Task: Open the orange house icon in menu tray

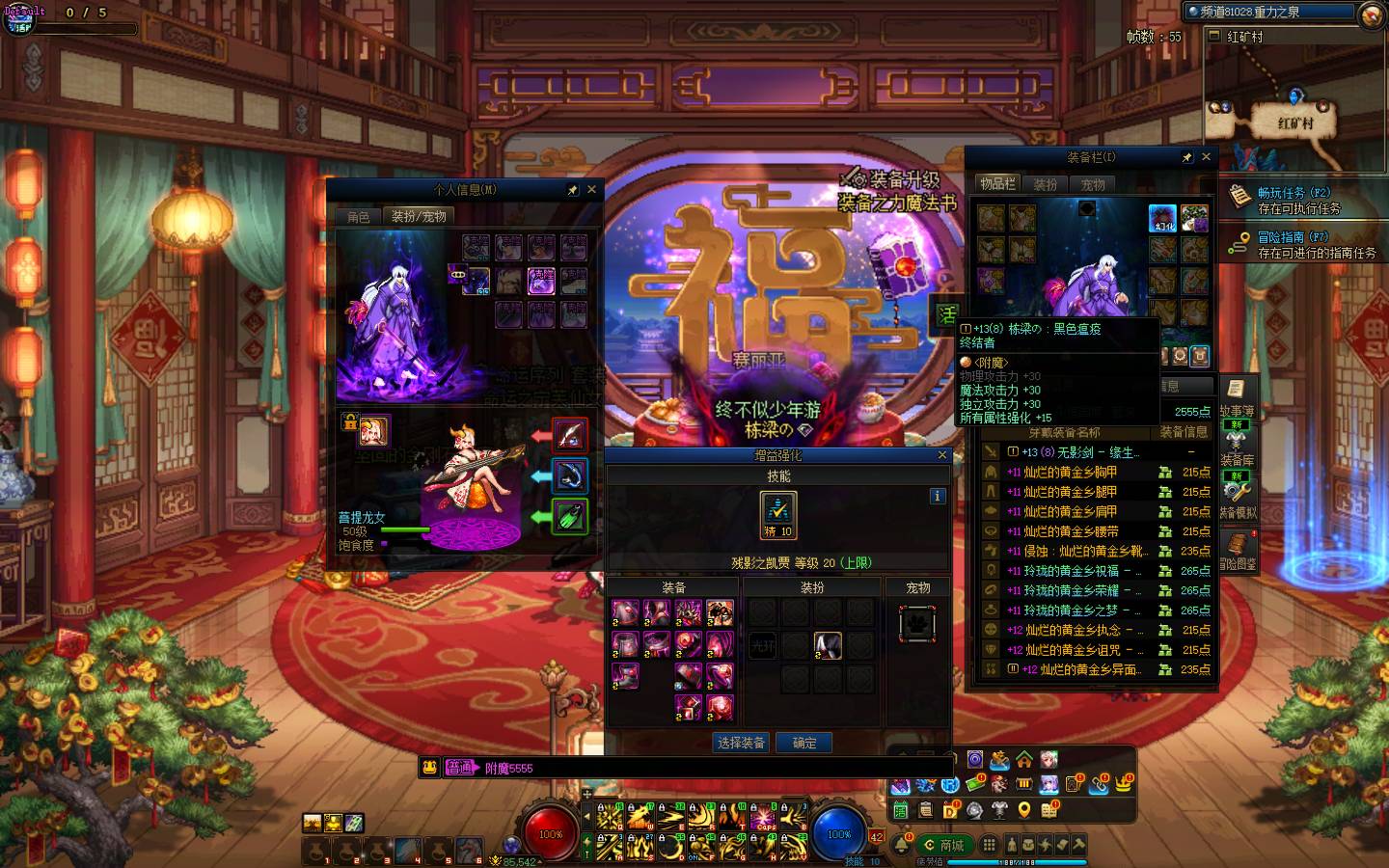Action: [x=1024, y=760]
